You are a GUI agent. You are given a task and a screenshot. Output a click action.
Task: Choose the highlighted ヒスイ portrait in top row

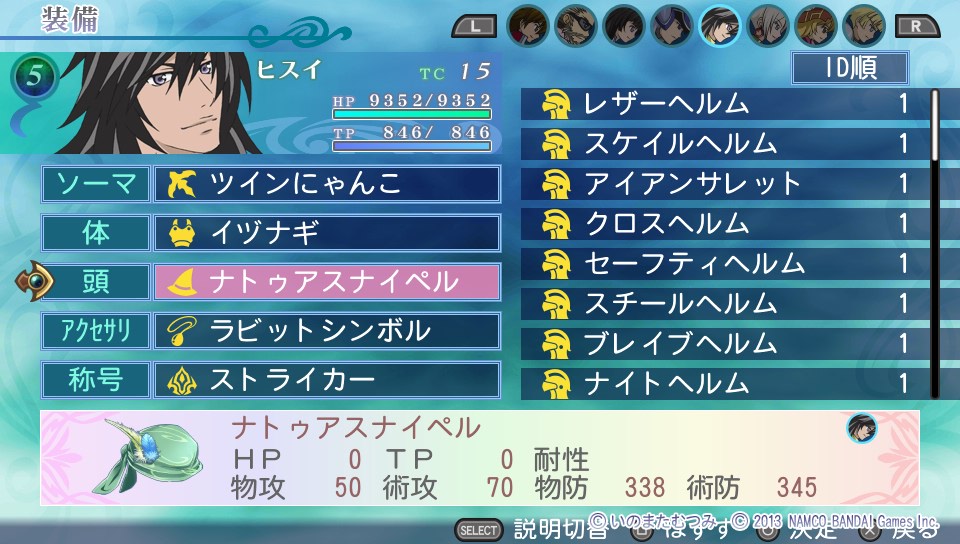[720, 25]
